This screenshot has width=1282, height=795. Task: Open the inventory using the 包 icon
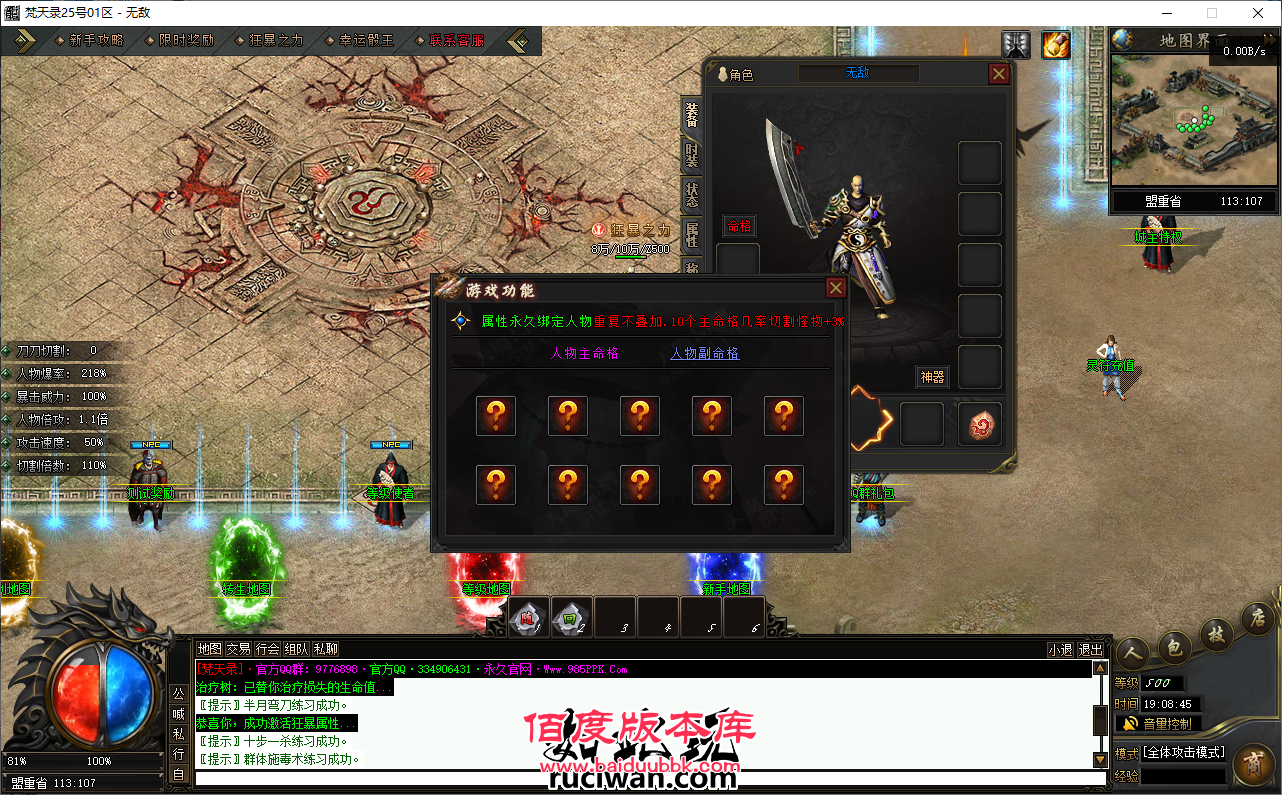tap(1175, 648)
